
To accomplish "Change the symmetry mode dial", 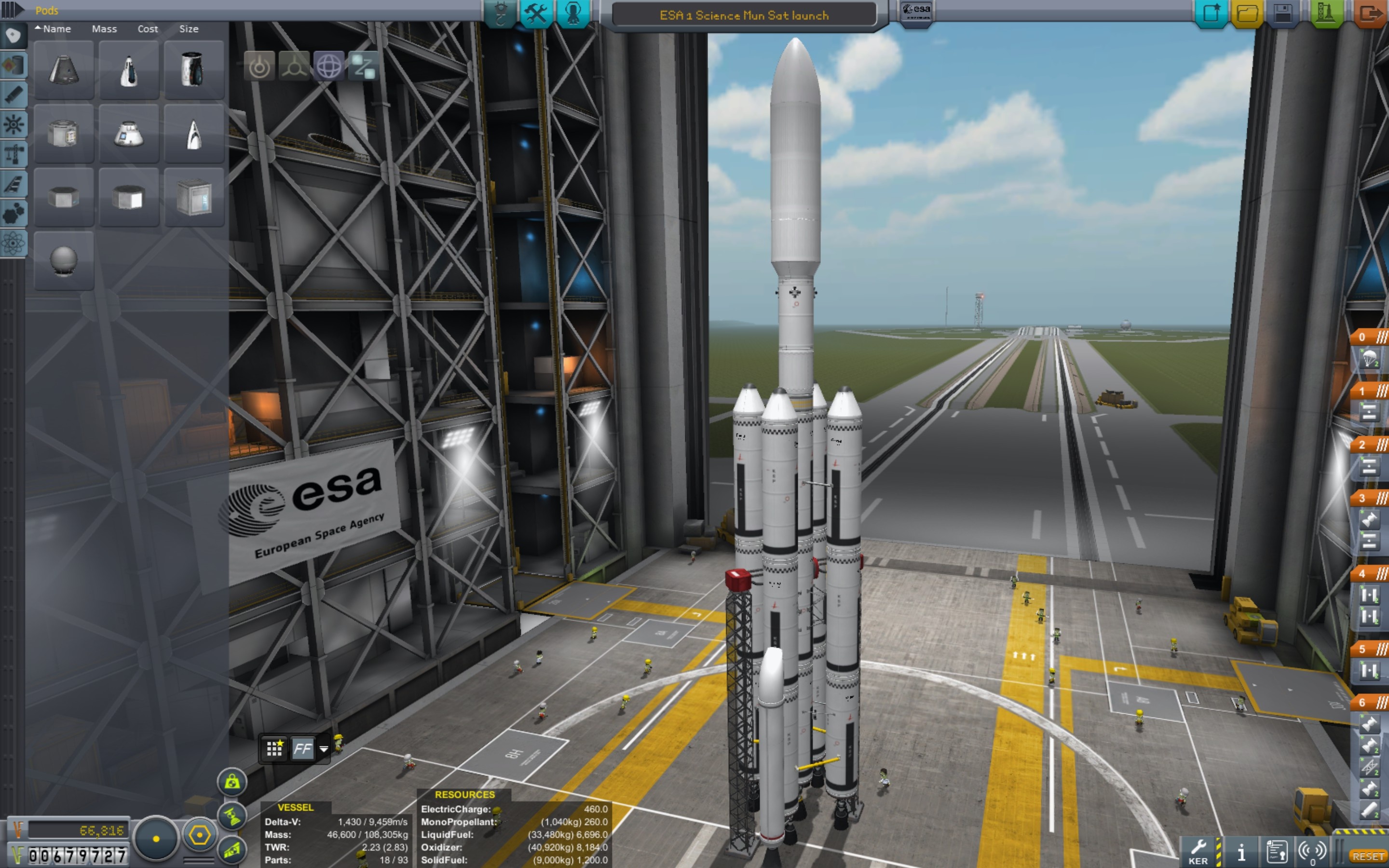I will coord(156,838).
